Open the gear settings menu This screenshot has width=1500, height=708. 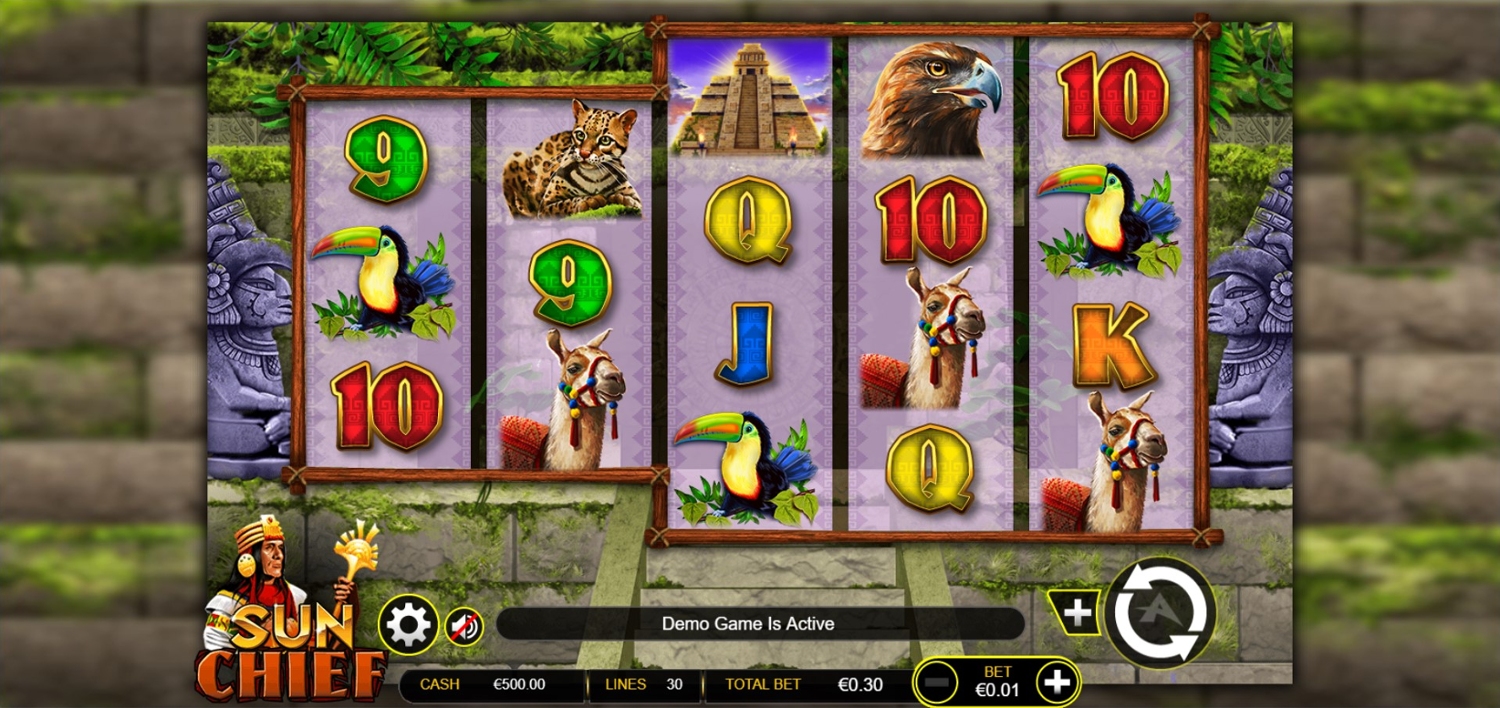(x=408, y=625)
